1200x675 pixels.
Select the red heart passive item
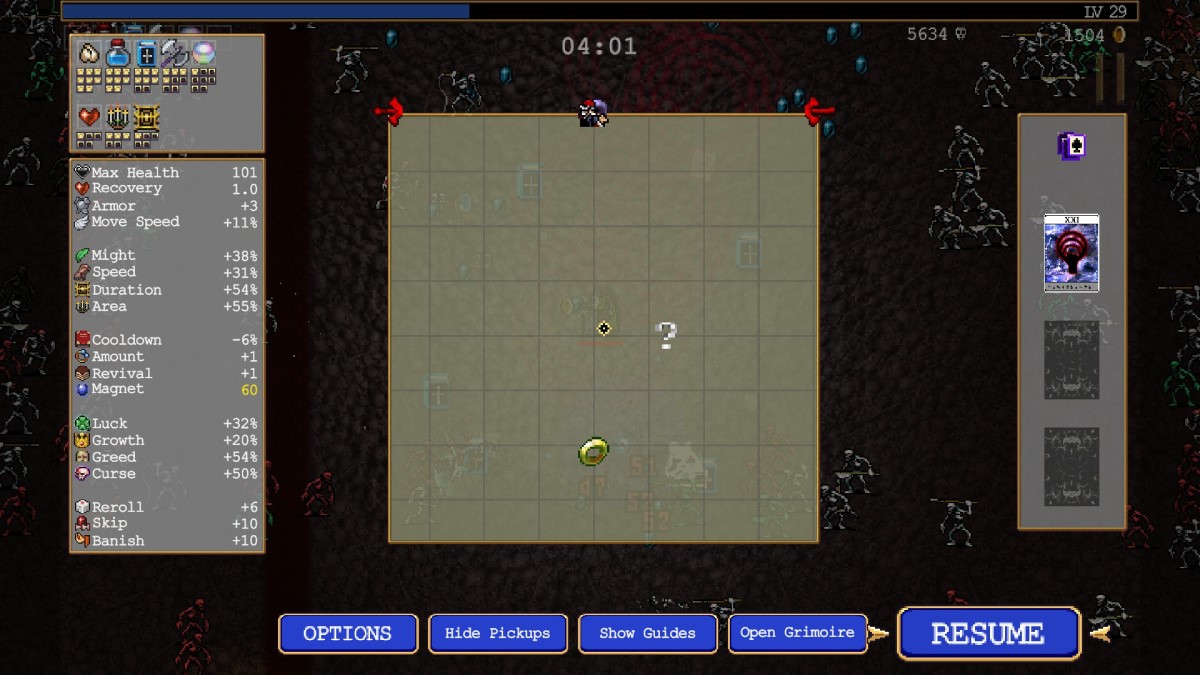tap(90, 118)
